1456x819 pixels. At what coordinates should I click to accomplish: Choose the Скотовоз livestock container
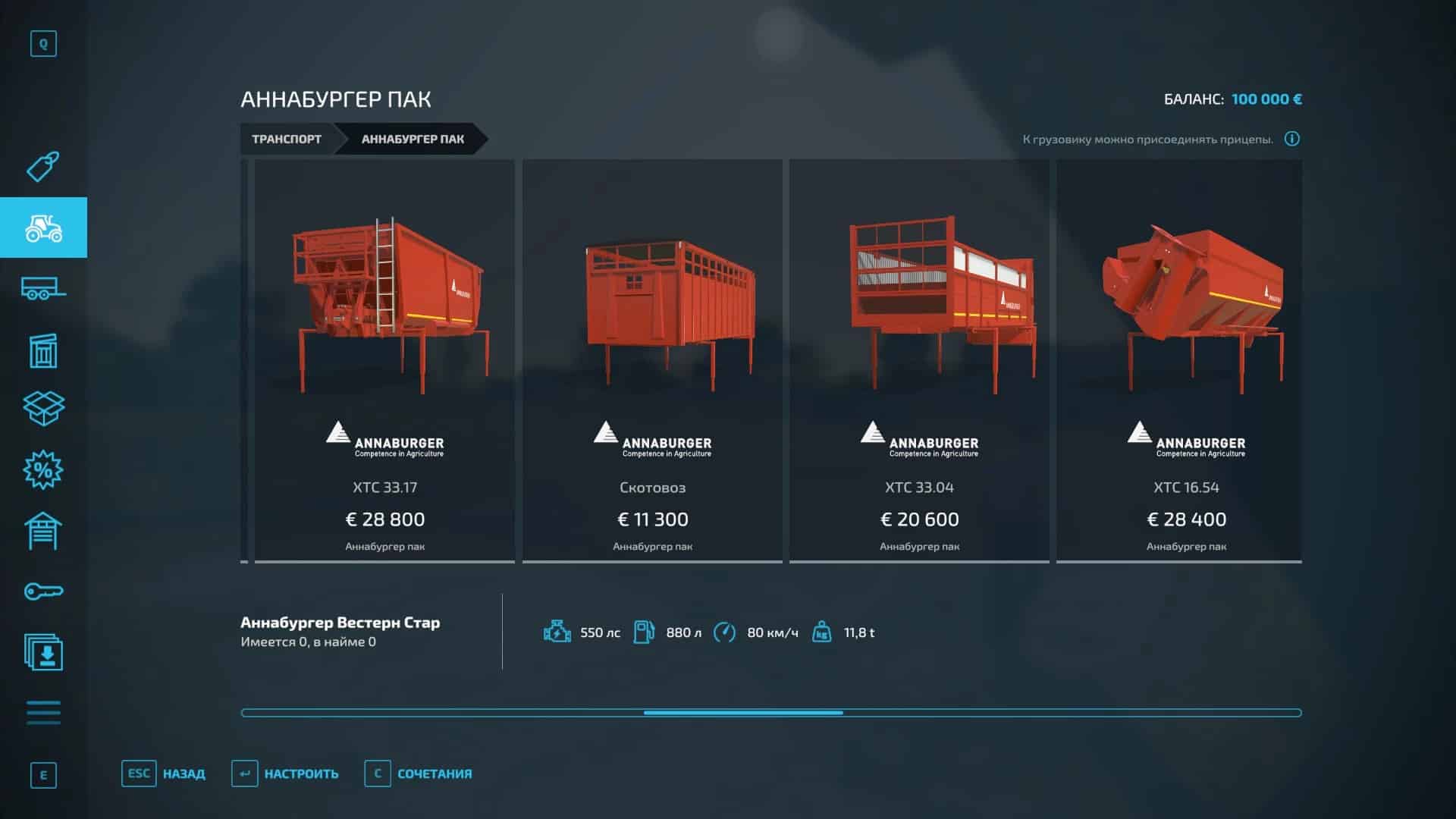652,360
